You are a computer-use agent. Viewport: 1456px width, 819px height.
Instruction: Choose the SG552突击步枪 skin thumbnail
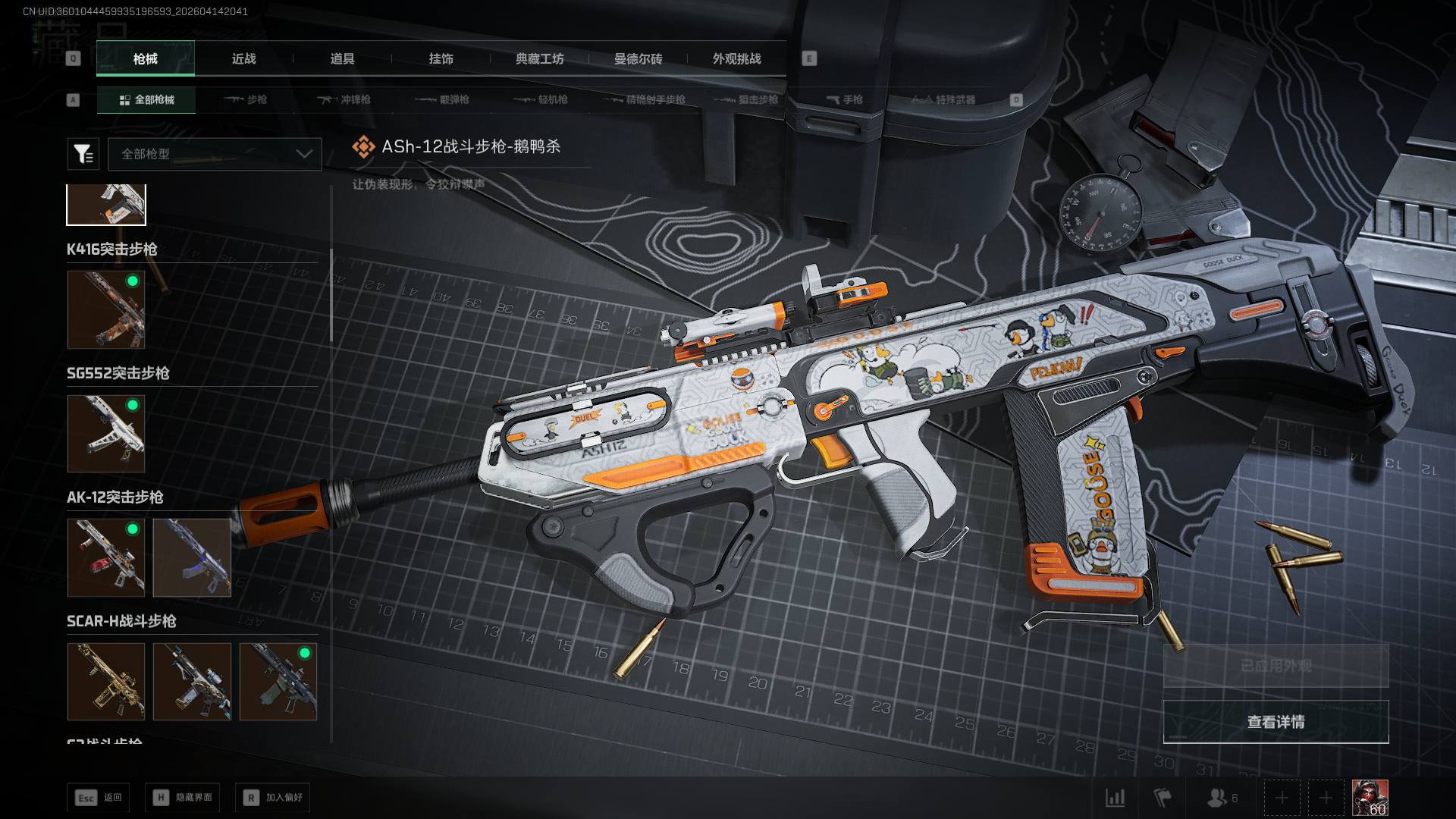(106, 433)
